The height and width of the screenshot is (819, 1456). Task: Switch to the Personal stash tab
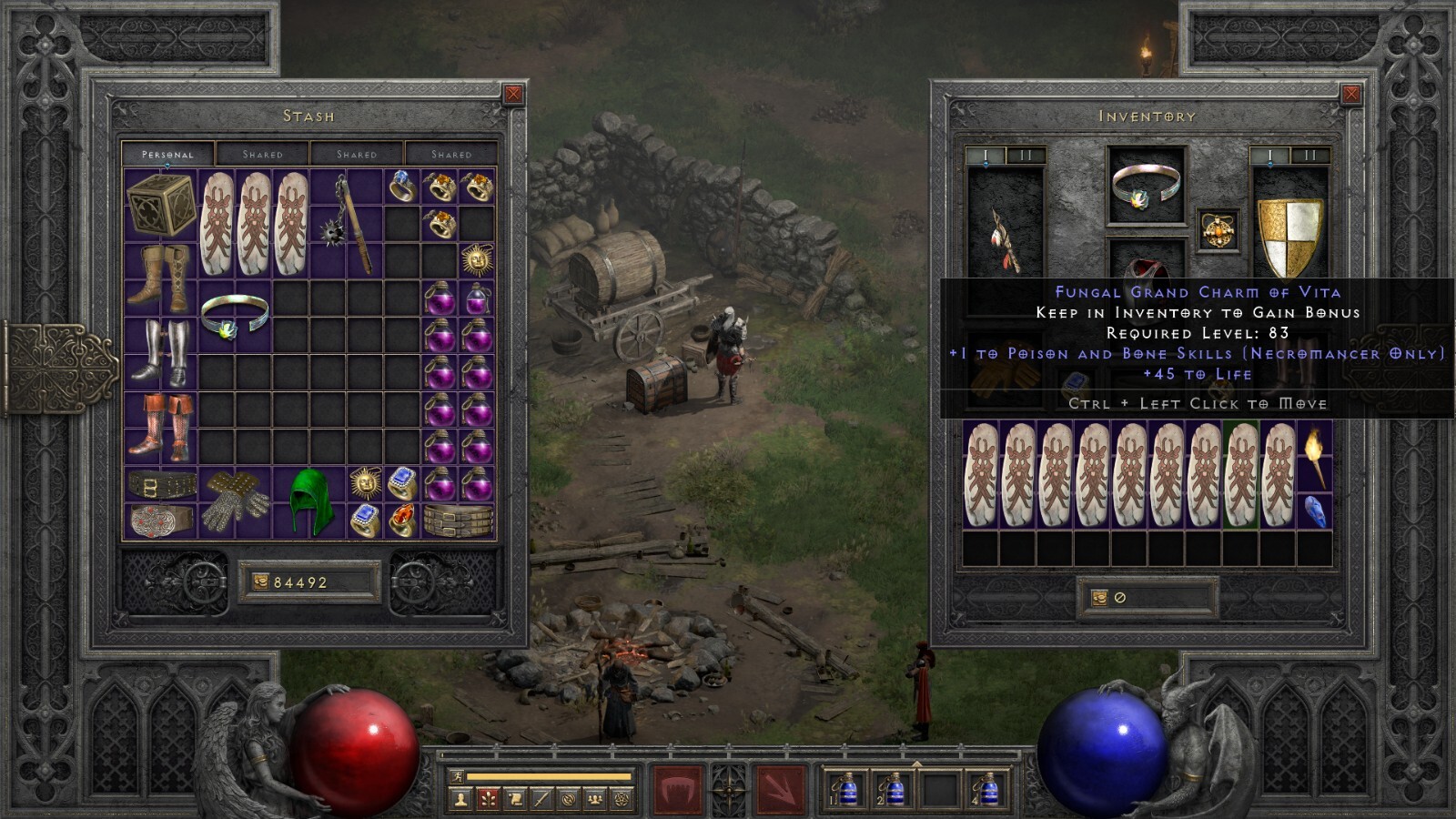169,152
